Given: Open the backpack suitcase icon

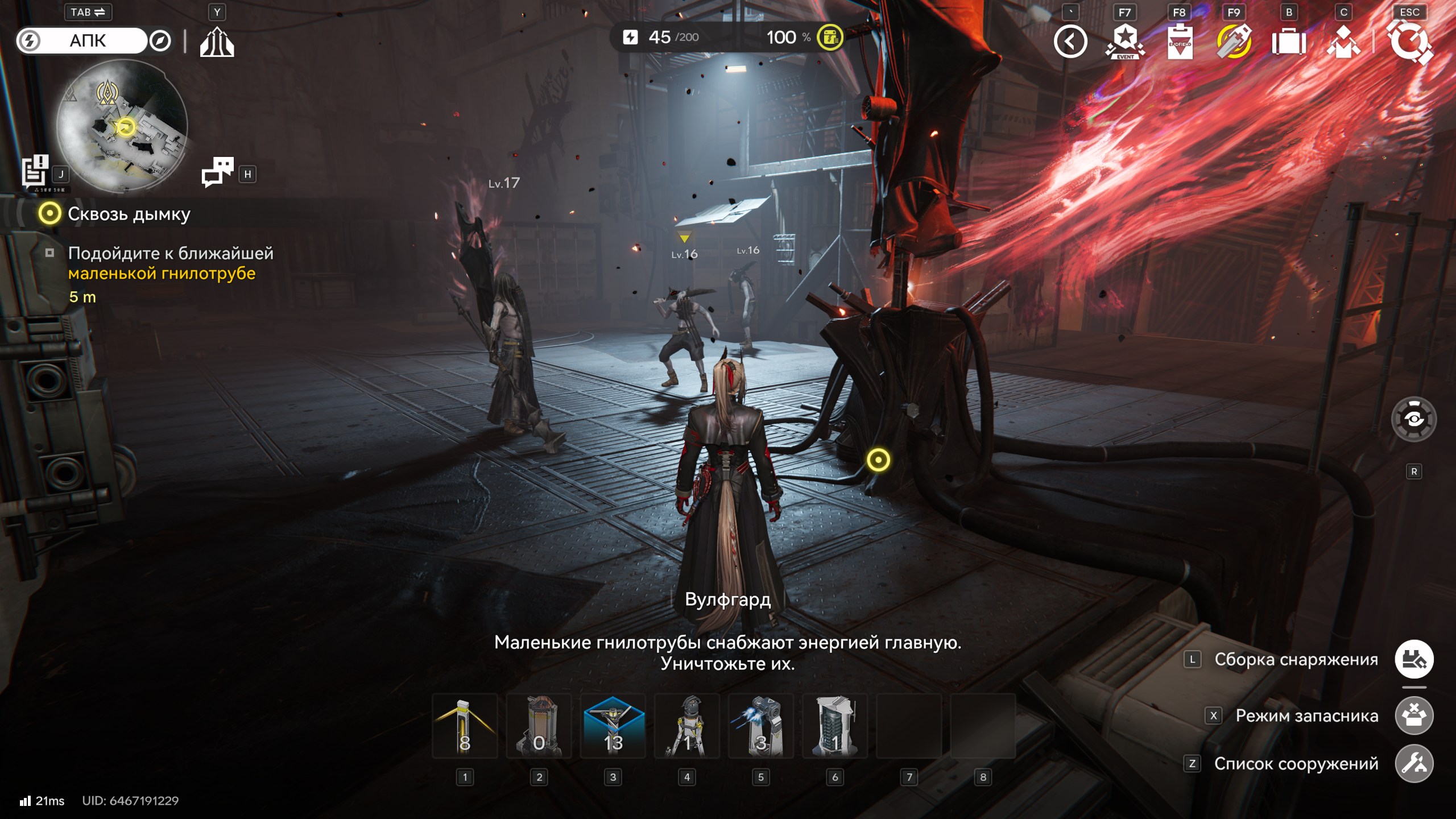Looking at the screenshot, I should pos(1289,42).
